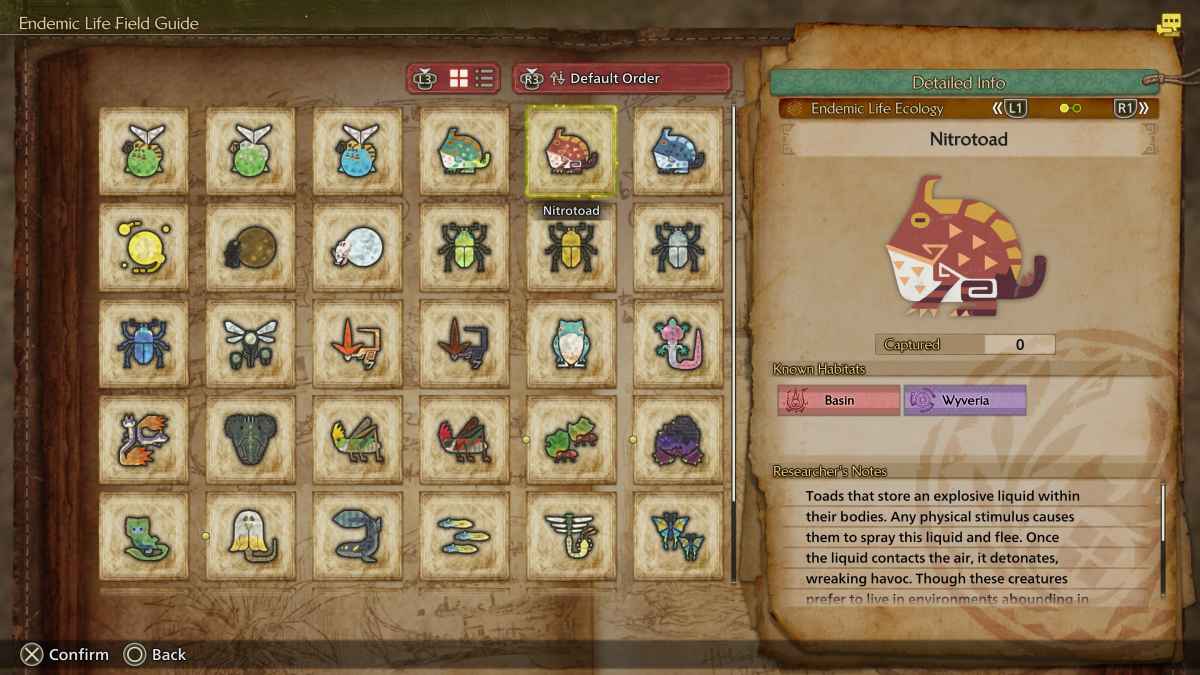Select the orange bird tile
Viewport: 1200px width, 675px height.
pyautogui.click(x=357, y=342)
